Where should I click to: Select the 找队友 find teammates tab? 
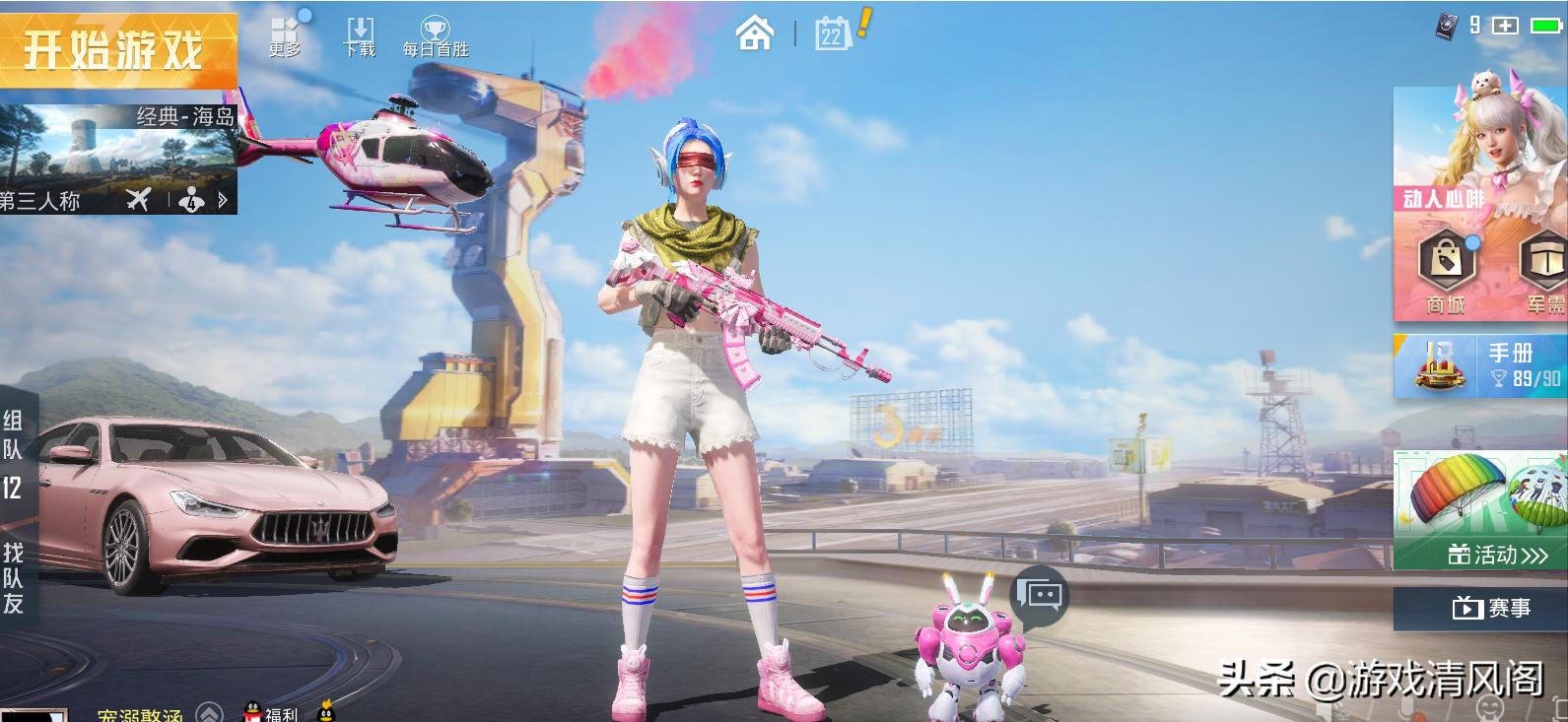(x=13, y=578)
